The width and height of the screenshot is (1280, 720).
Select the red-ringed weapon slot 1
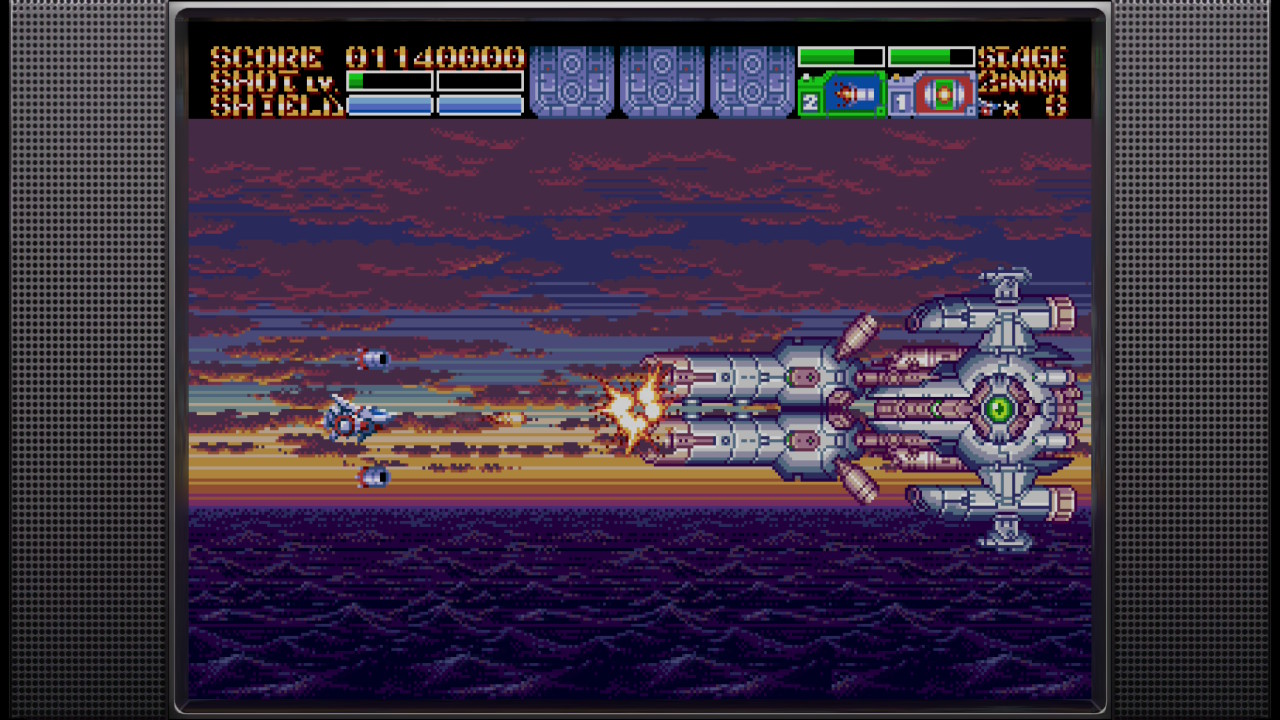click(x=932, y=95)
